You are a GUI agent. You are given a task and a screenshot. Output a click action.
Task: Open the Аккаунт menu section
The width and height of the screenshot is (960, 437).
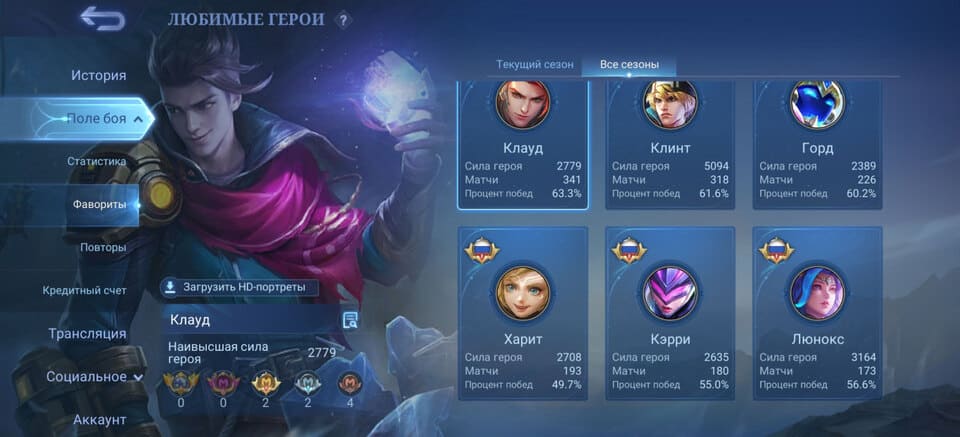pos(99,420)
